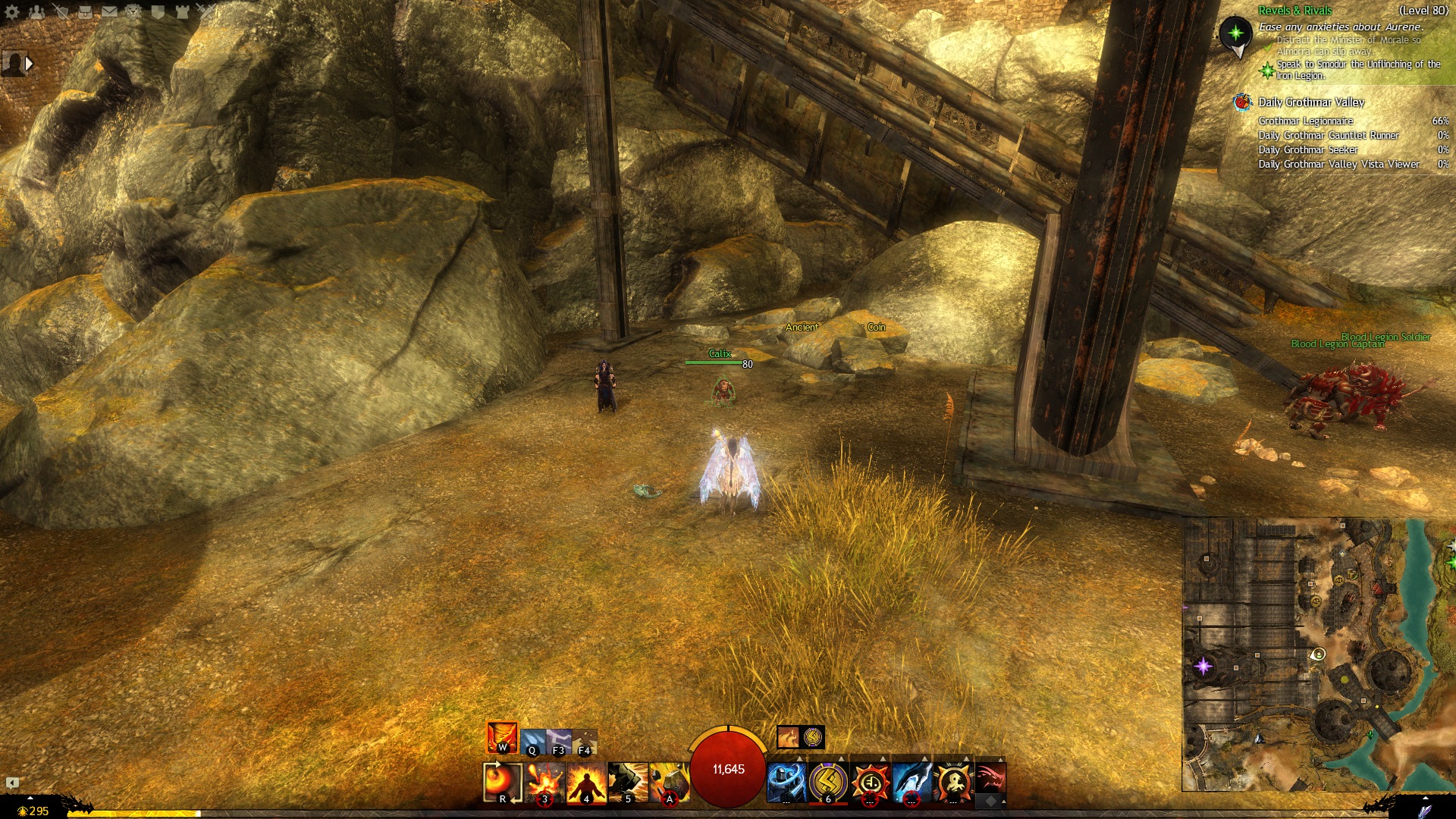Select Daily Grothmar Valley Vista Viewer row
Image resolution: width=1456 pixels, height=819 pixels.
pyautogui.click(x=1339, y=165)
